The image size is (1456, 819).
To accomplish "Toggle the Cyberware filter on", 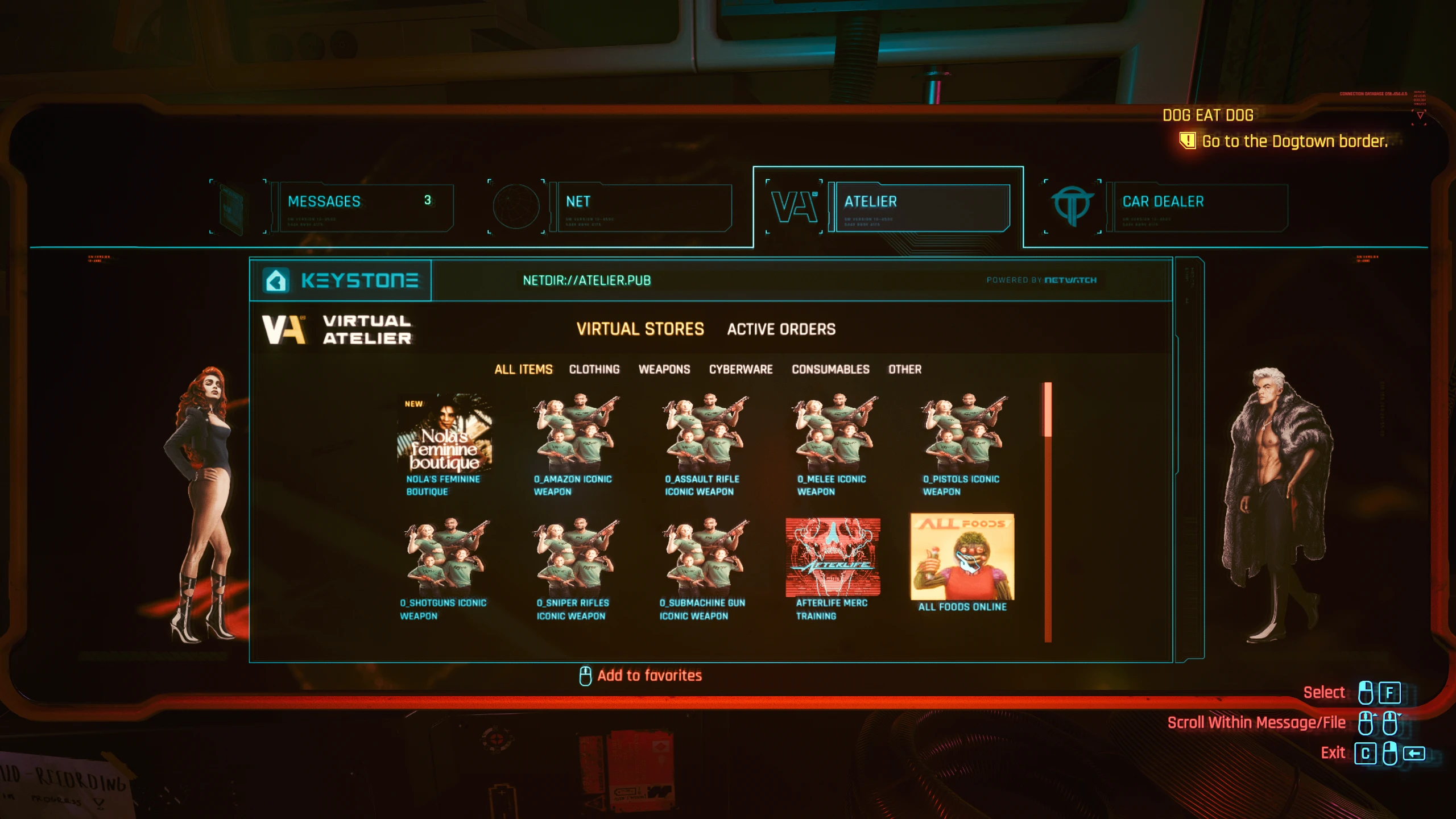I will (740, 369).
